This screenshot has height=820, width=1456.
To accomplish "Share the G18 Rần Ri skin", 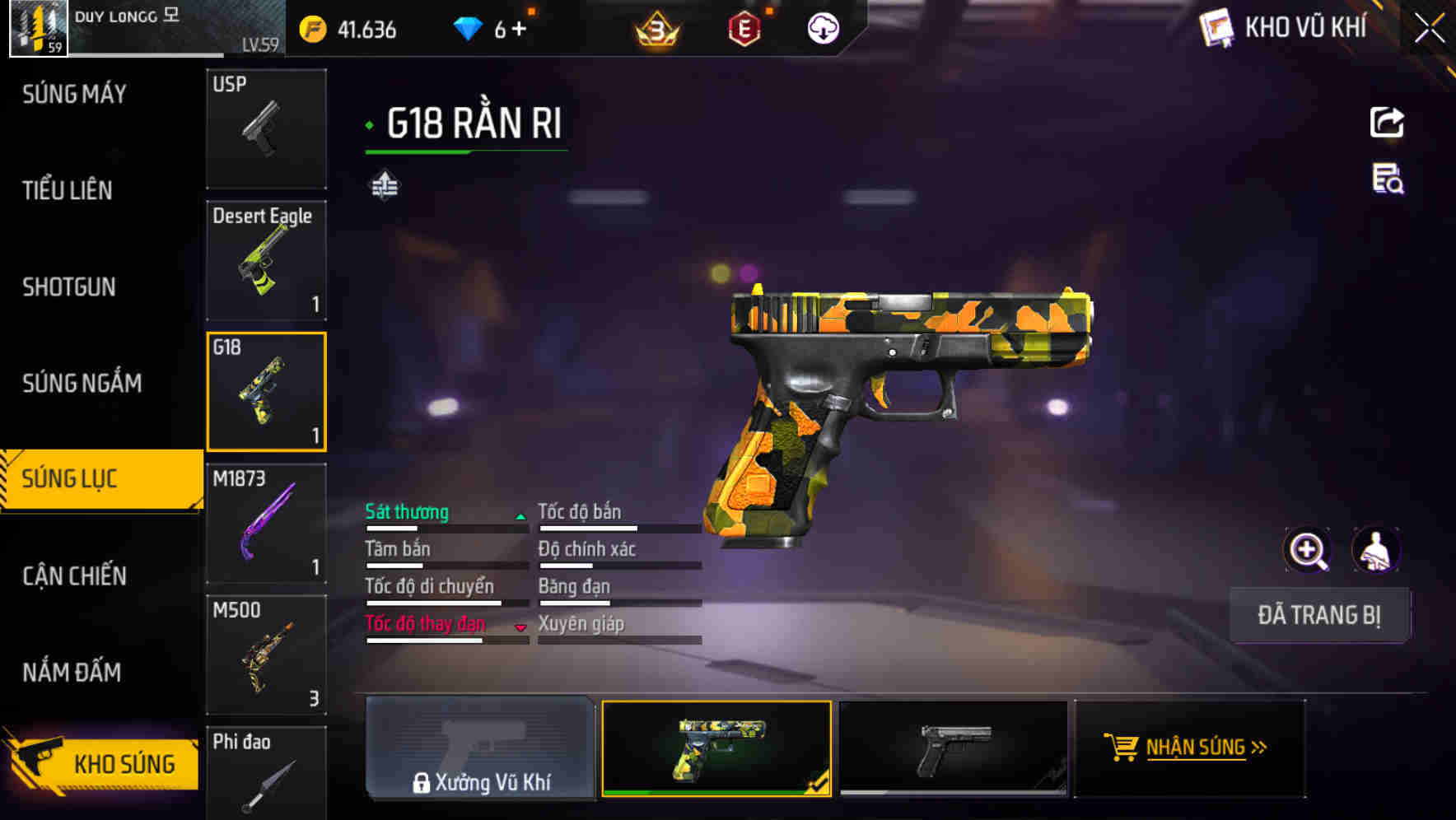I will tap(1388, 121).
